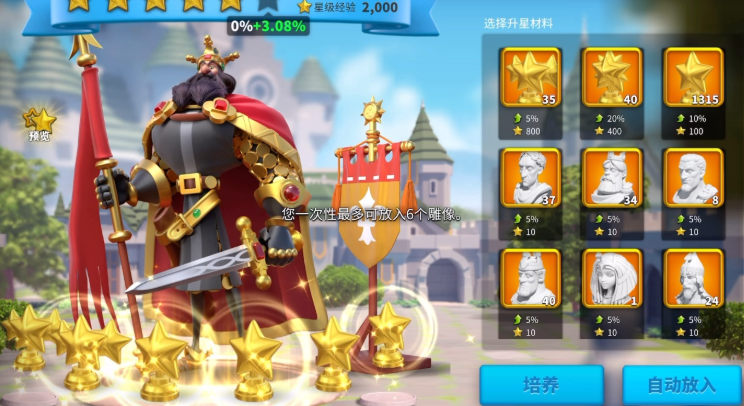Click the 自动放入 auto-fill button
Viewport: 744px width, 406px height.
click(682, 385)
